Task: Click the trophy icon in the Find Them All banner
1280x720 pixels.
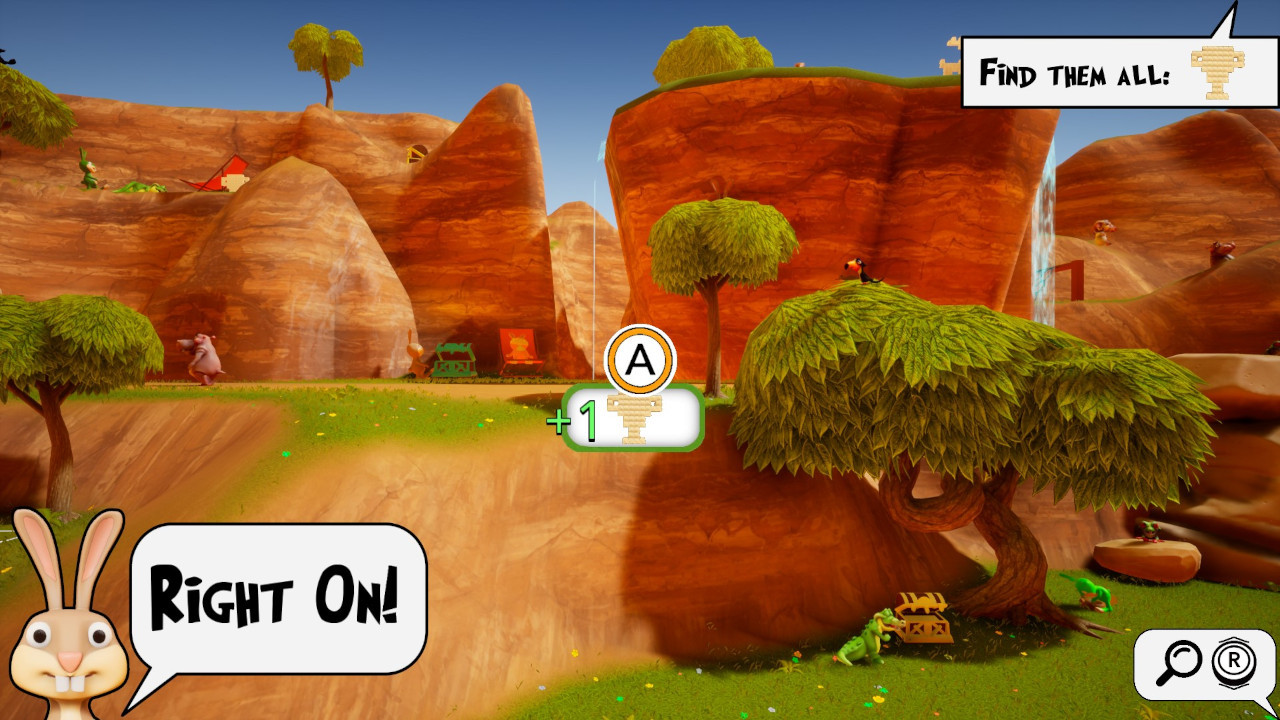Action: 1216,72
